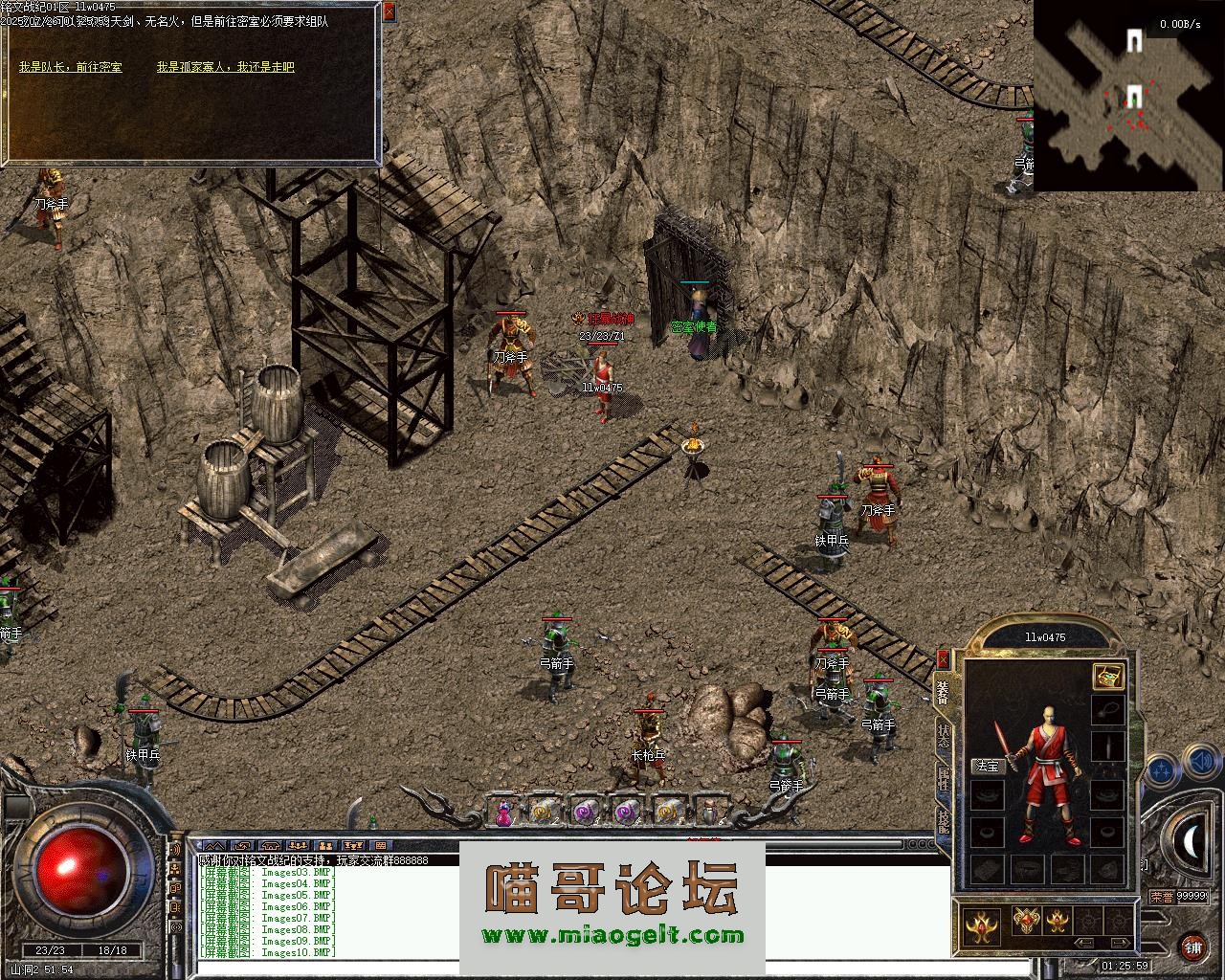The height and width of the screenshot is (980, 1225).
Task: Select the necklace equipment slot
Action: 1108,711
